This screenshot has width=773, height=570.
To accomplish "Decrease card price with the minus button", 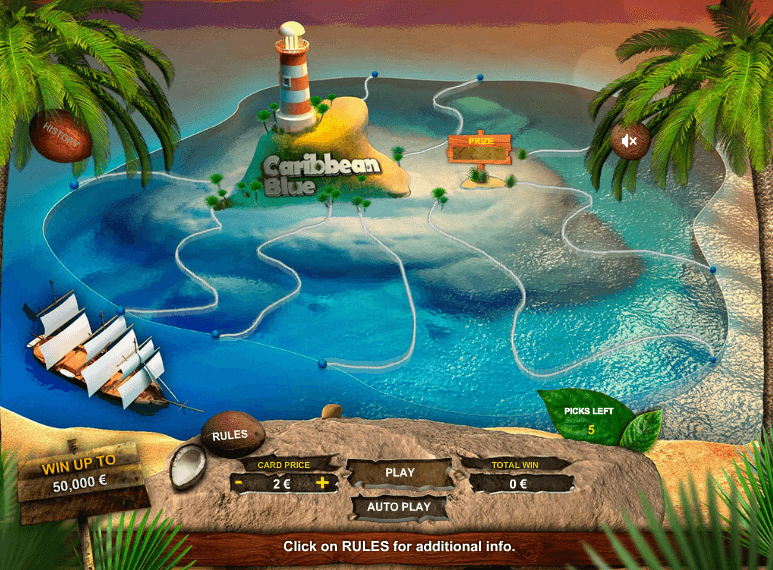I will [x=240, y=483].
